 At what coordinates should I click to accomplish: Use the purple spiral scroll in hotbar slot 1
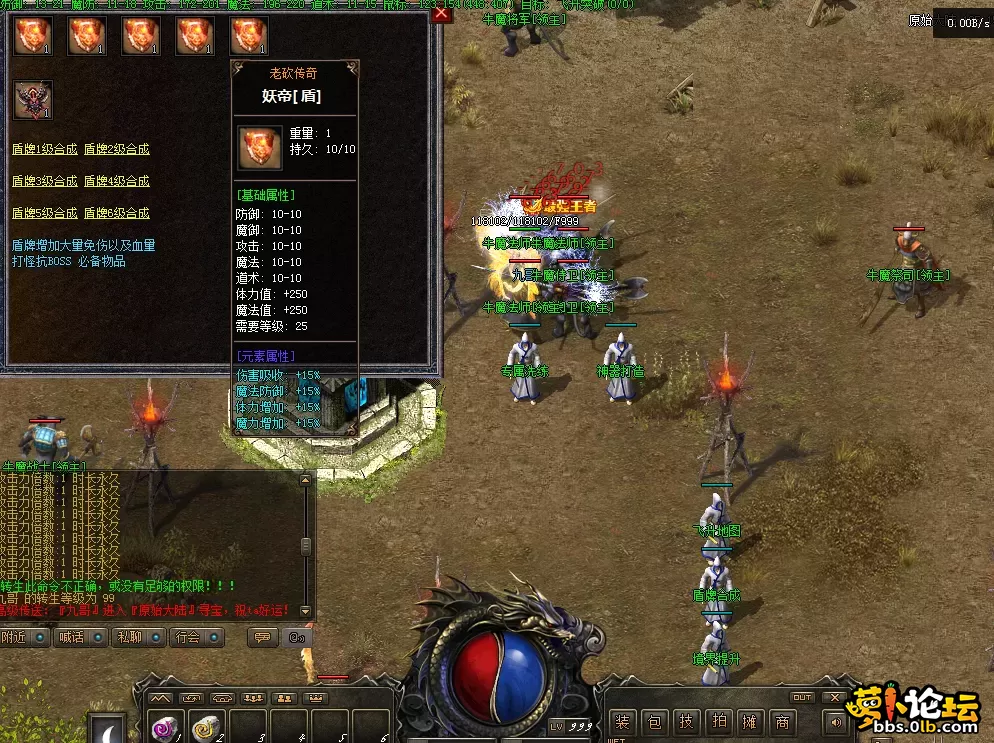164,727
